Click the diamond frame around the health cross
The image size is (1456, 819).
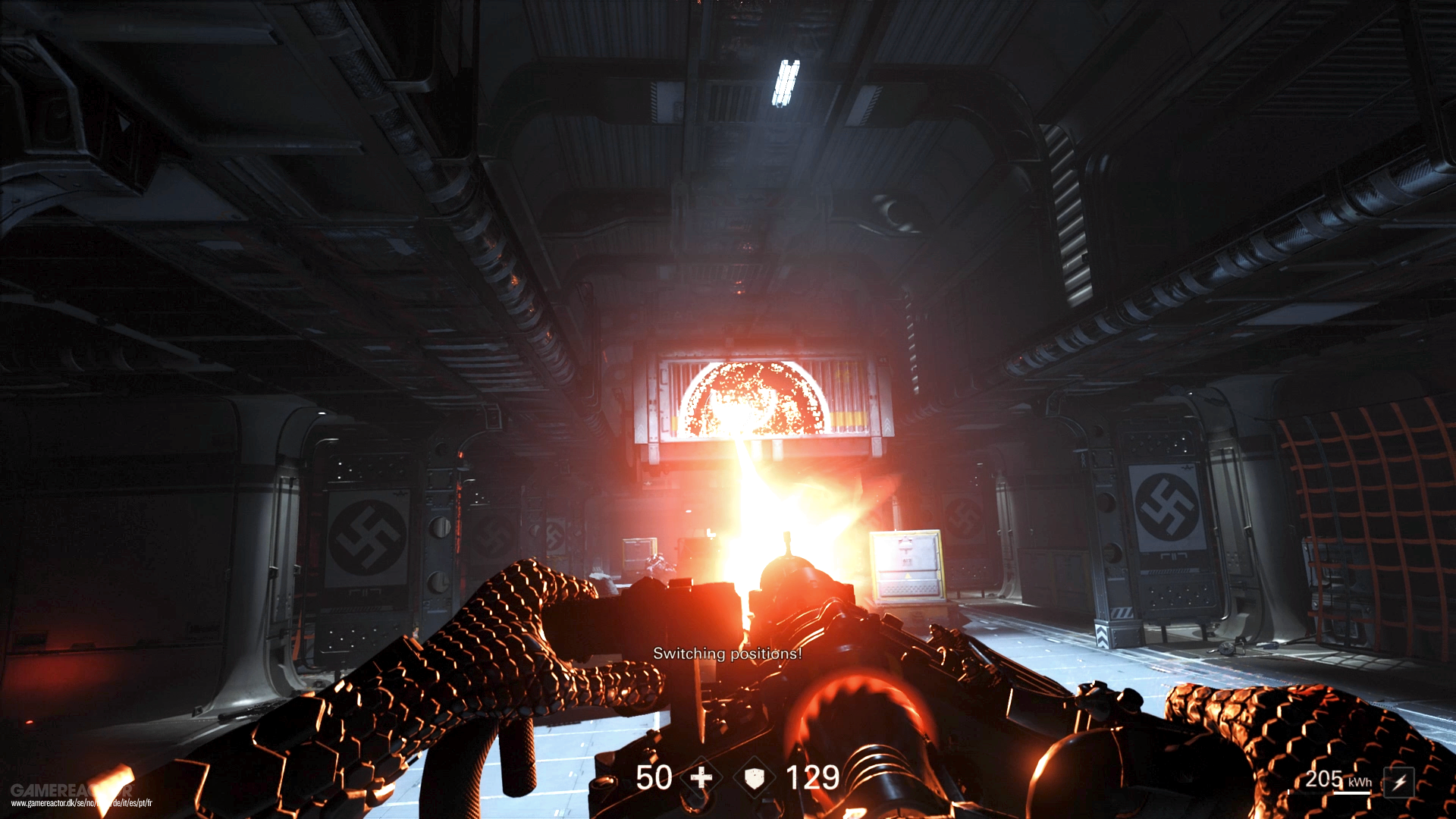tap(701, 778)
